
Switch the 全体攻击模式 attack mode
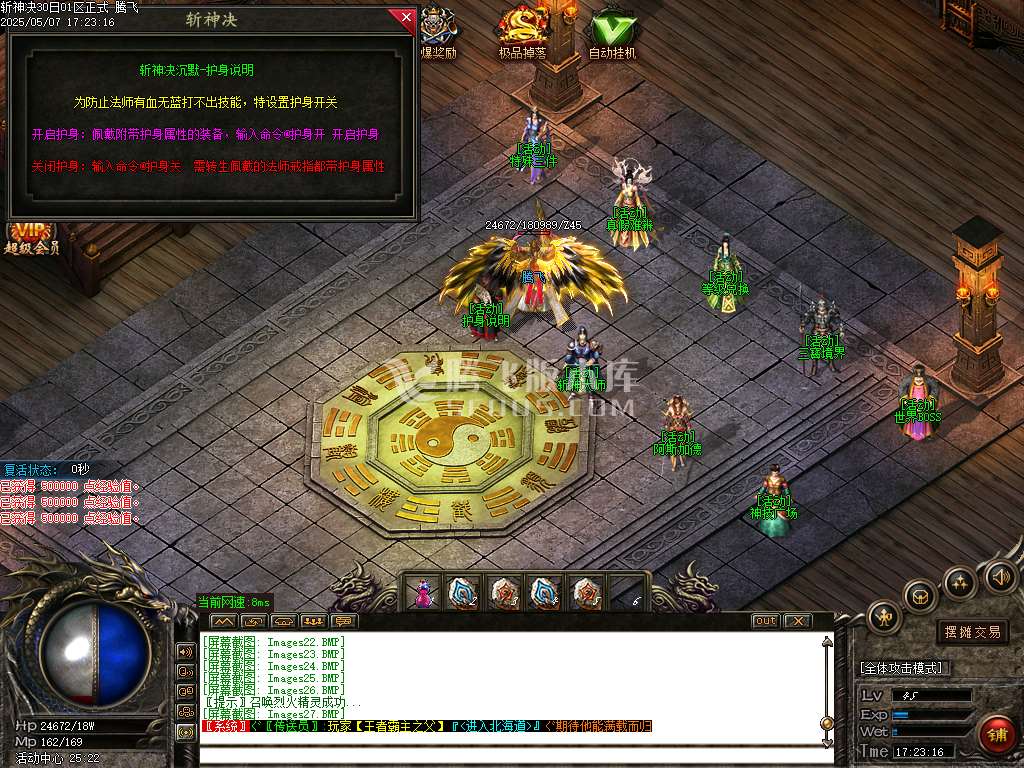pyautogui.click(x=905, y=668)
